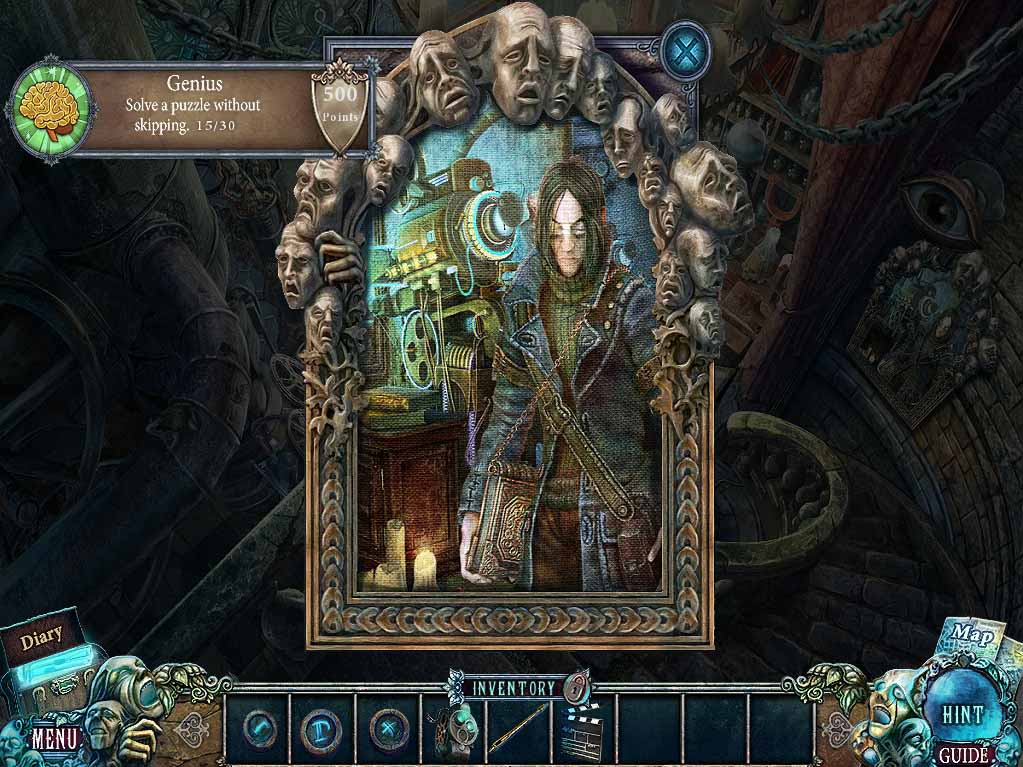The height and width of the screenshot is (767, 1023).
Task: Open the strategy Guide
Action: (964, 755)
